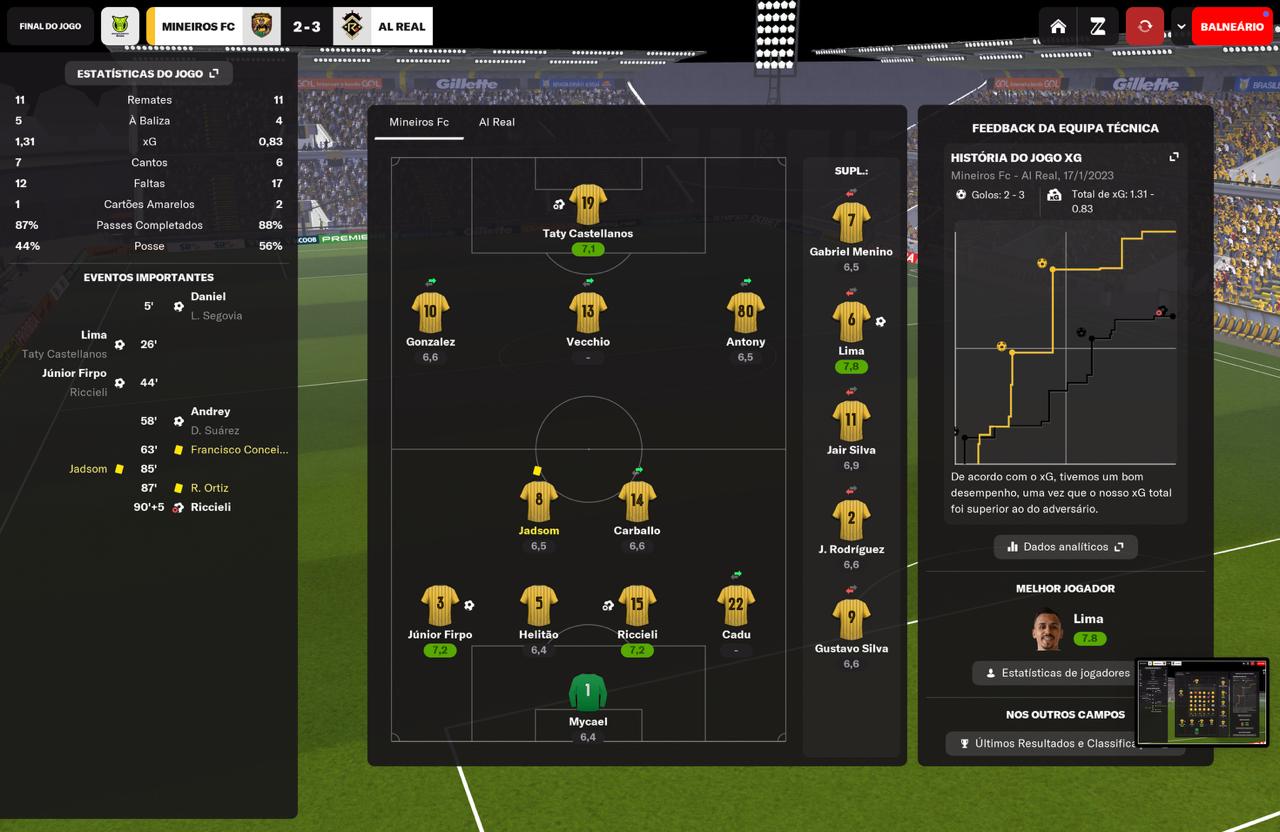Click the red refresh icon button
1280x832 pixels.
click(1145, 27)
